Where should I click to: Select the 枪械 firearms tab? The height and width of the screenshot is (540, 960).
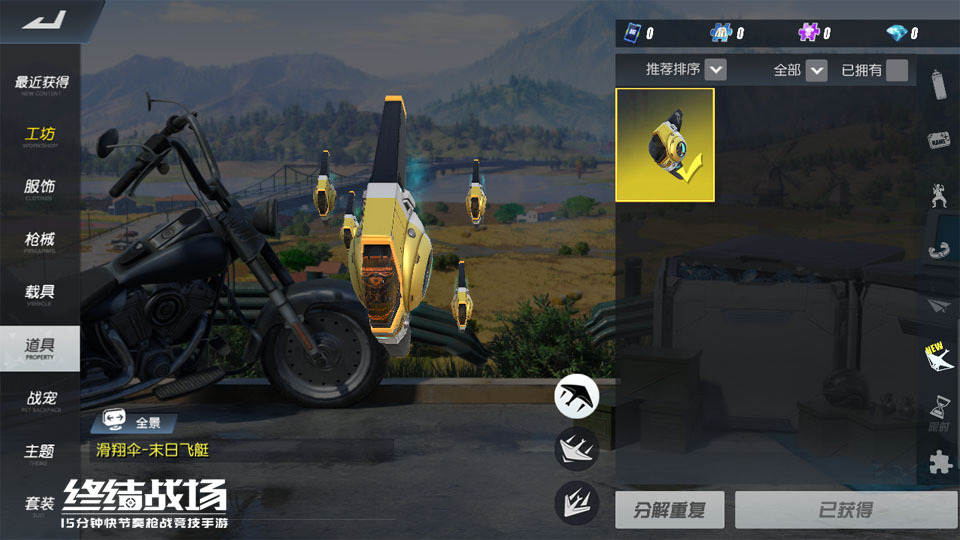pos(40,242)
